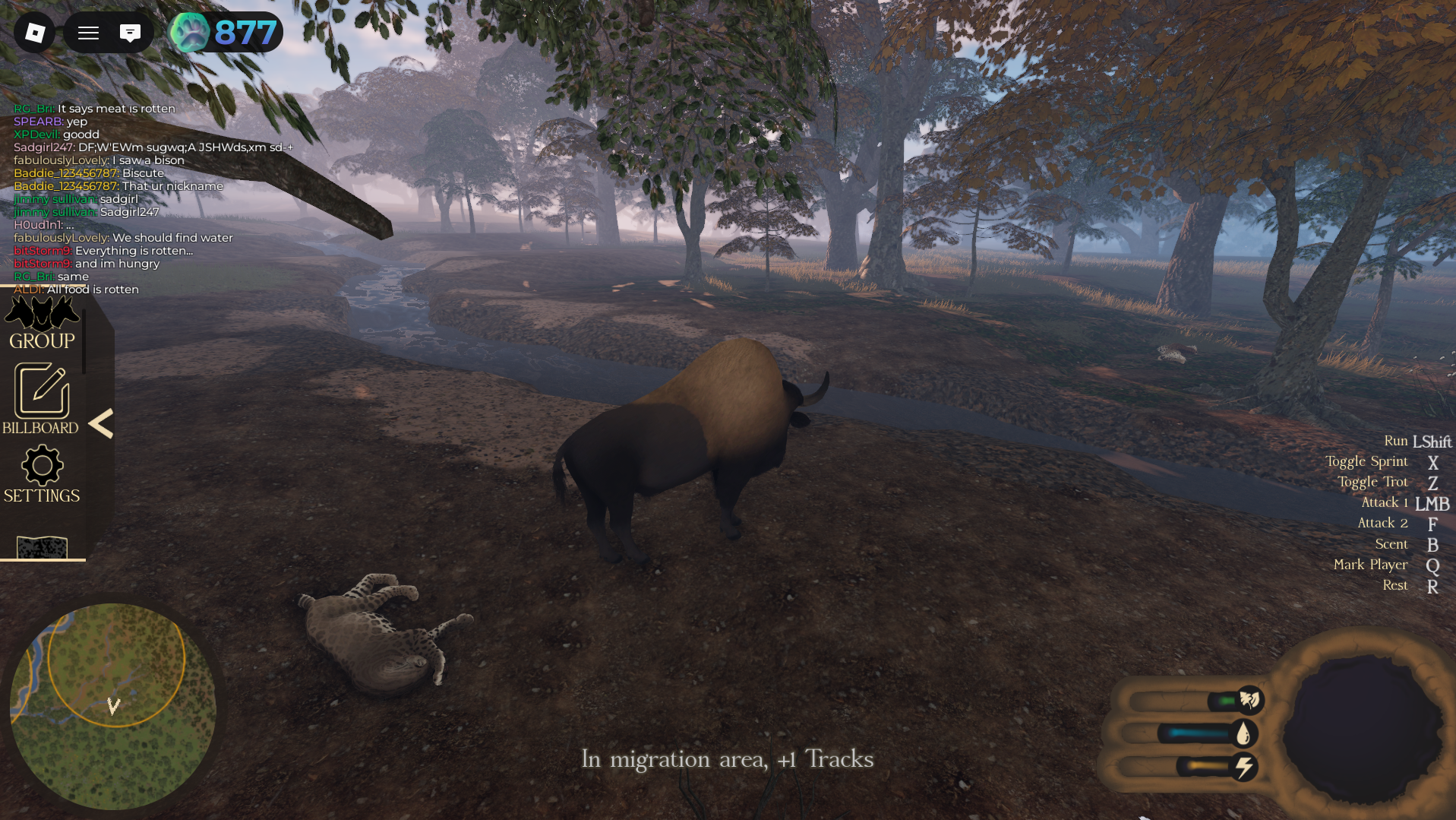
Task: Activate Scent mode from the controls list
Action: 1391,544
